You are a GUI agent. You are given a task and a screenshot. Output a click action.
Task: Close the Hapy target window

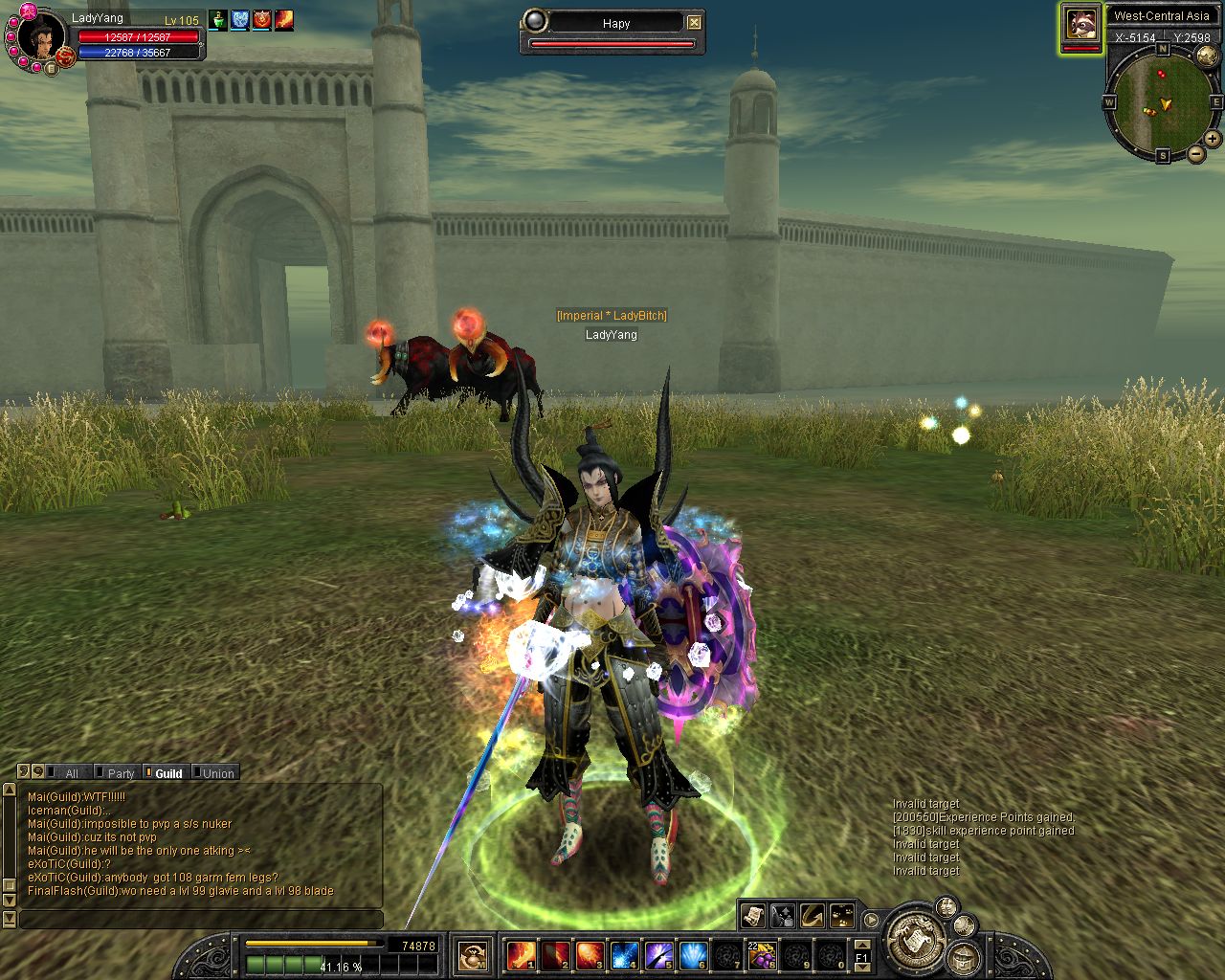coord(694,23)
